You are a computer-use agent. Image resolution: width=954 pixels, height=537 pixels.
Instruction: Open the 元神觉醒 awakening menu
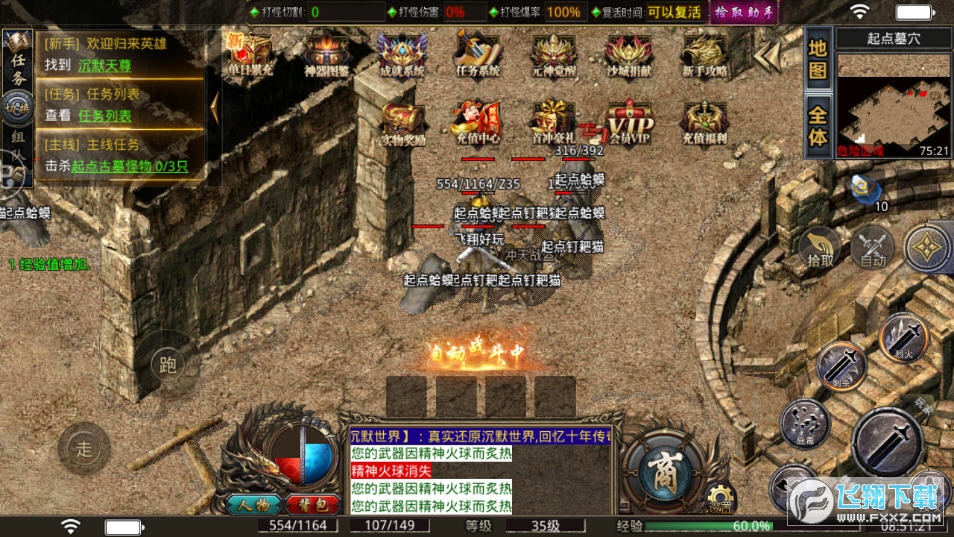click(x=553, y=53)
